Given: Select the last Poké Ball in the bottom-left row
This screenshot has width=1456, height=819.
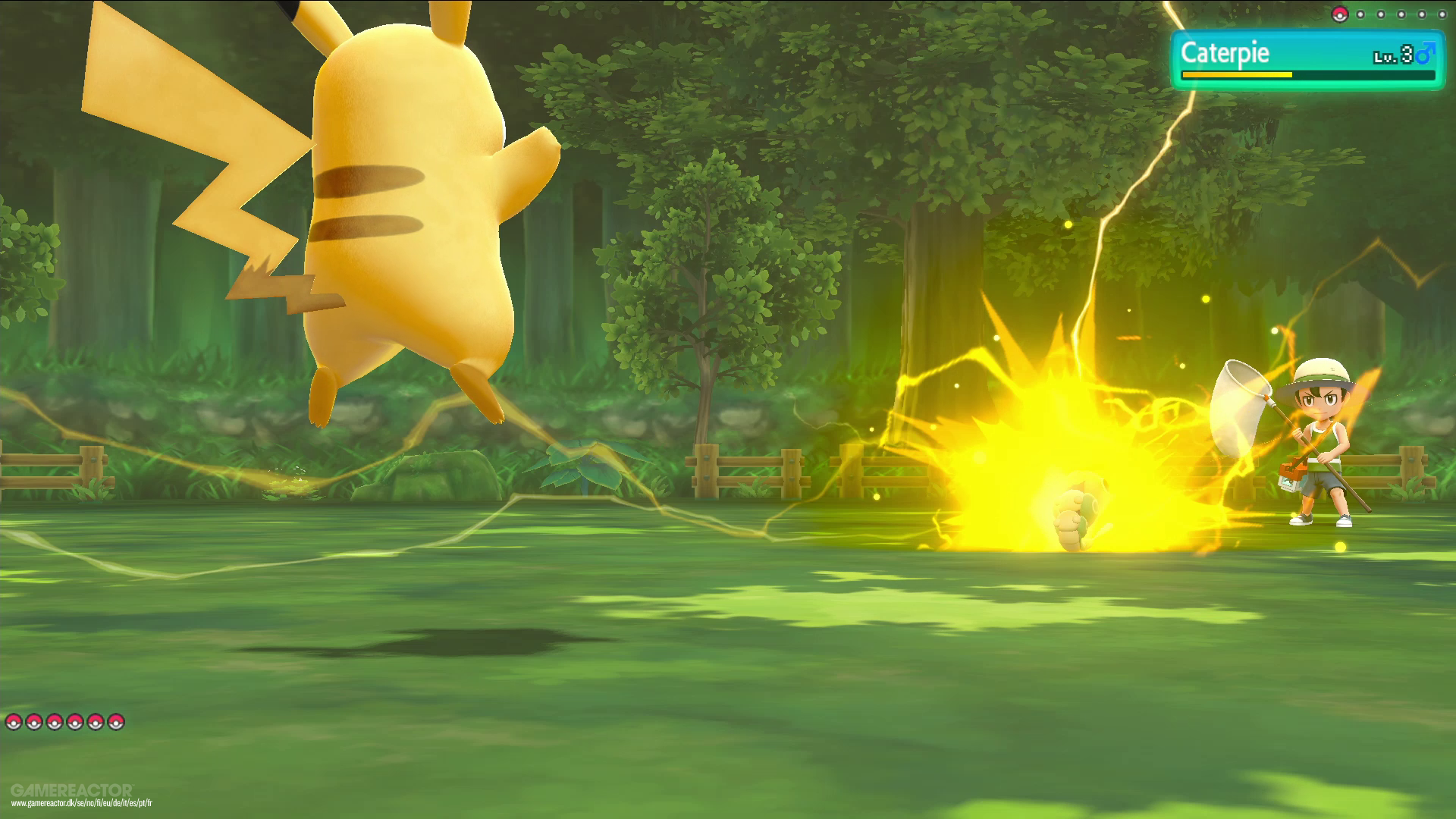Looking at the screenshot, I should coord(116,723).
